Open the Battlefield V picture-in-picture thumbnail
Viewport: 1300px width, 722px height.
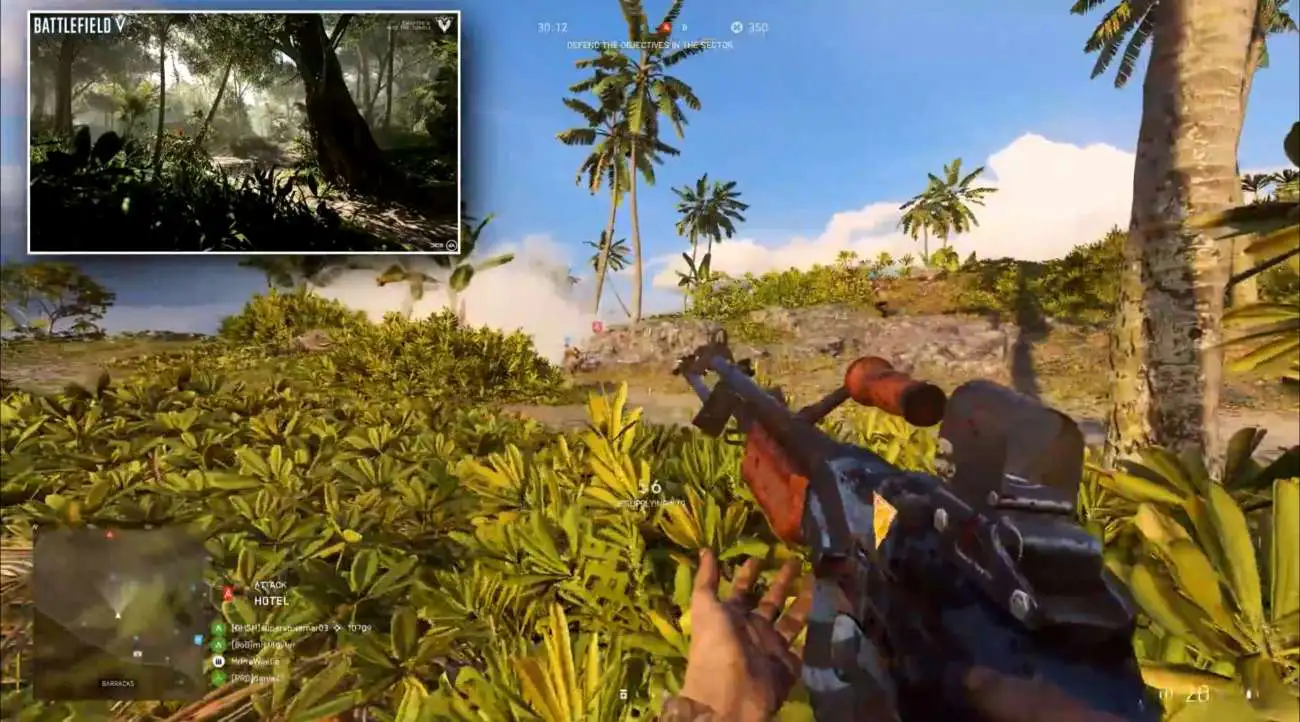pyautogui.click(x=244, y=132)
